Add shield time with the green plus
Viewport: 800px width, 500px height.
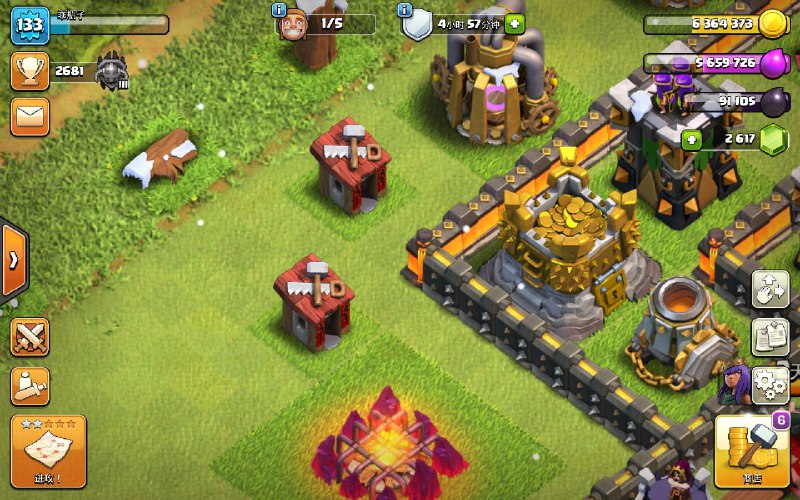point(514,23)
